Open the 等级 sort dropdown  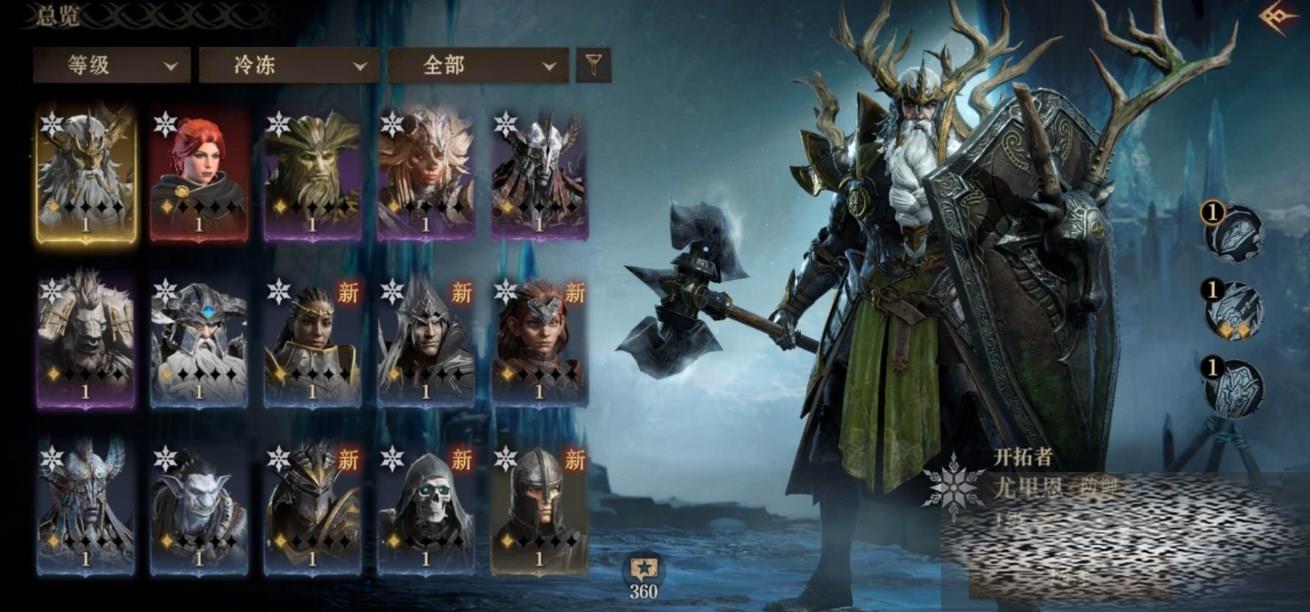click(111, 66)
